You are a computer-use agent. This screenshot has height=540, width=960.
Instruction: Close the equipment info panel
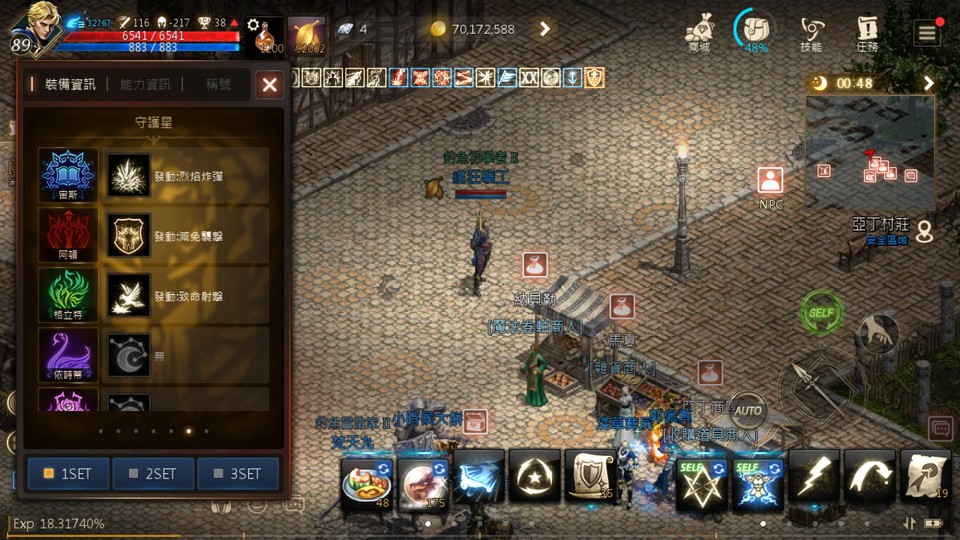269,85
